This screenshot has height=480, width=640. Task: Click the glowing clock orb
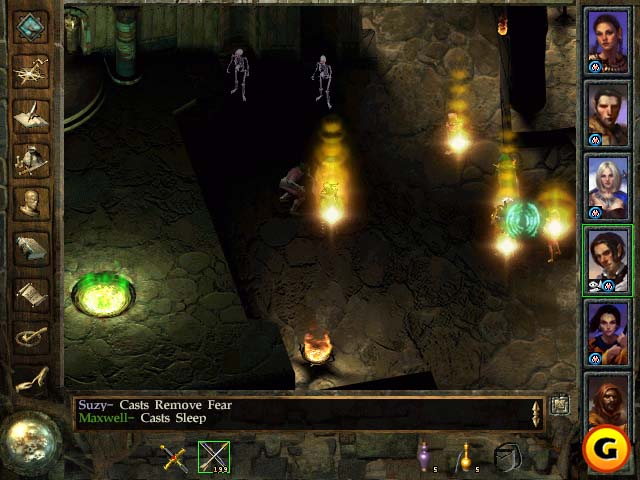click(x=27, y=438)
